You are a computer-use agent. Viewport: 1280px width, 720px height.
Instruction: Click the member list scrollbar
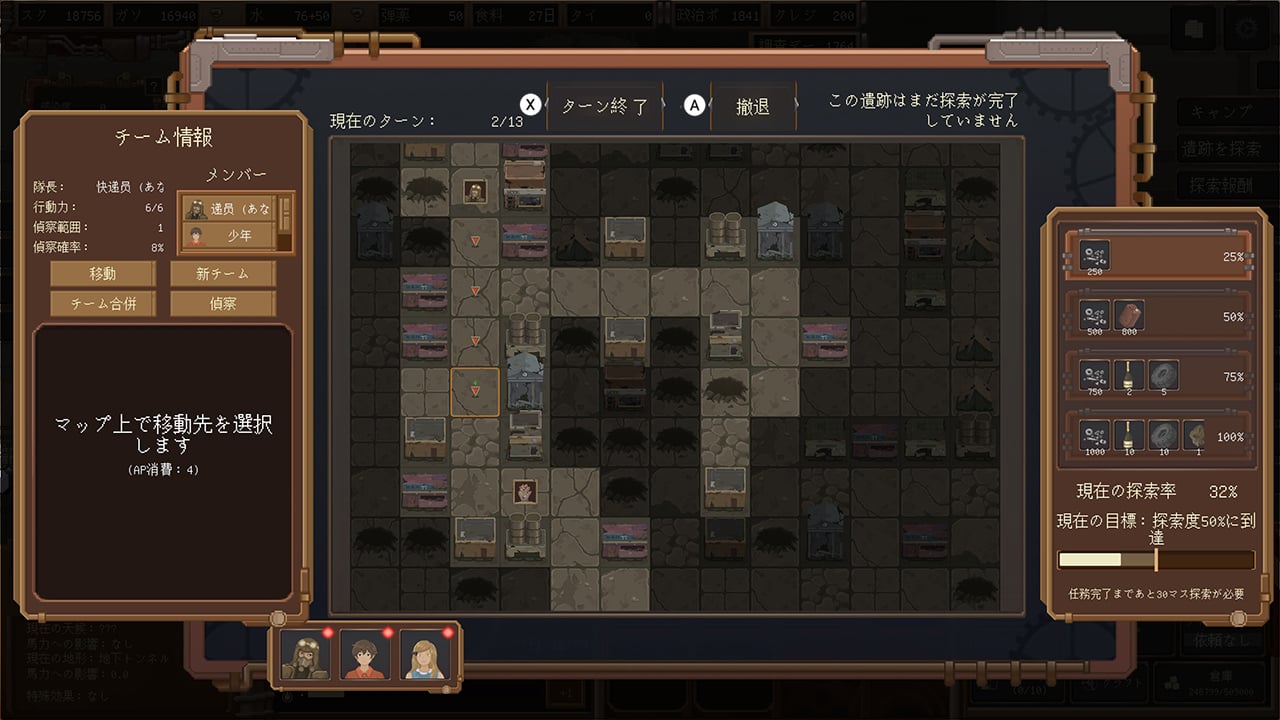coord(285,222)
